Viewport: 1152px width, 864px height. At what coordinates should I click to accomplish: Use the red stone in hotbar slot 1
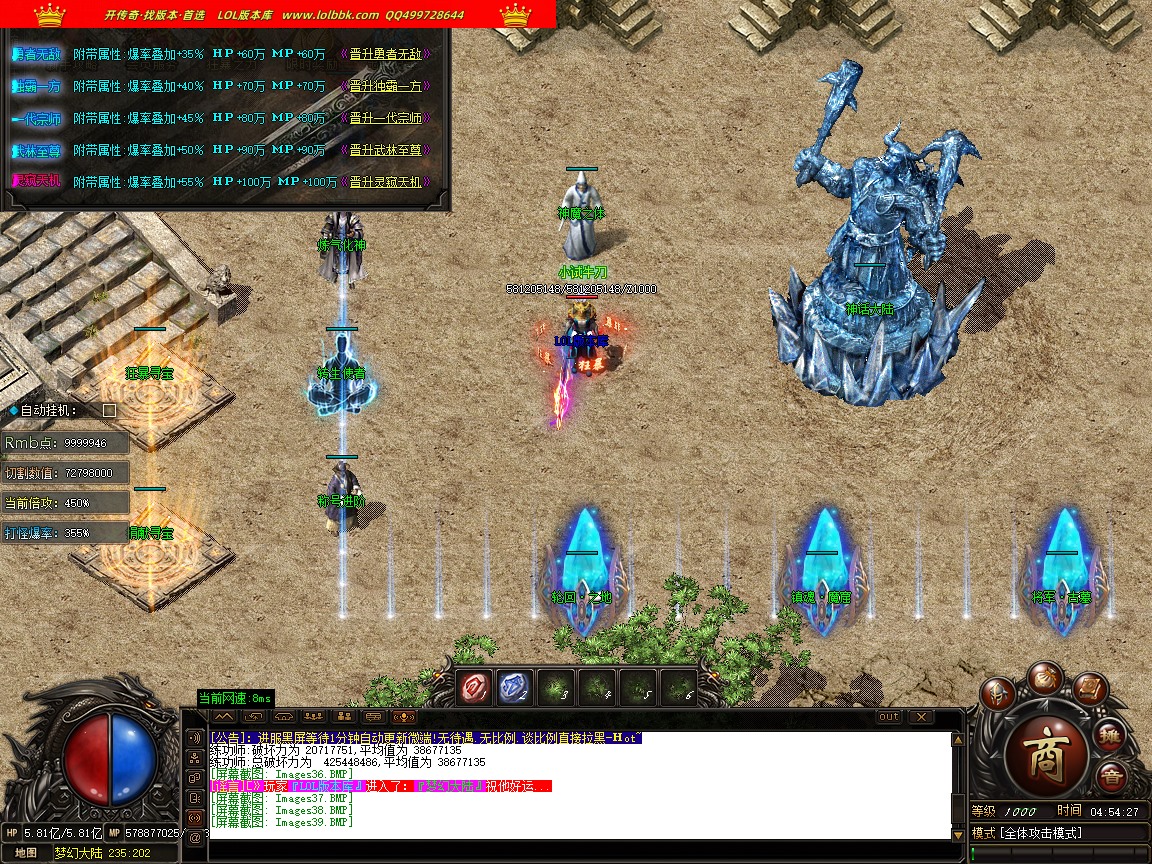click(474, 687)
